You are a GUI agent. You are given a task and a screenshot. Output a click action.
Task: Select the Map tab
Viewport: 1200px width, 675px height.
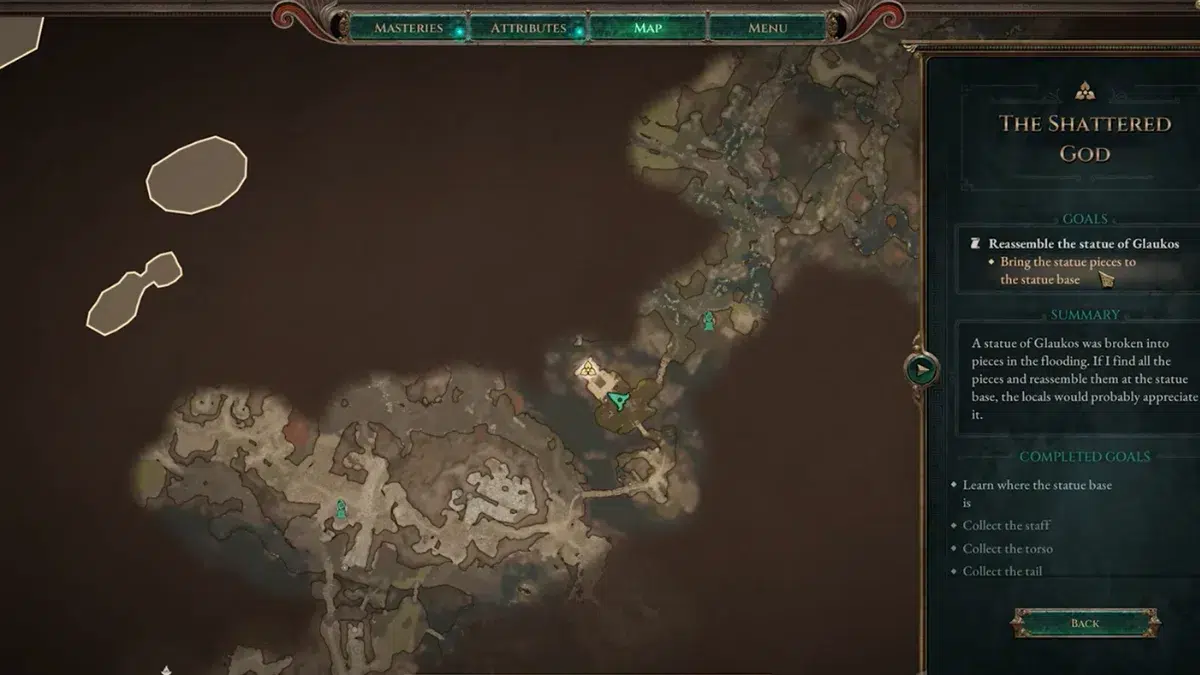click(647, 28)
